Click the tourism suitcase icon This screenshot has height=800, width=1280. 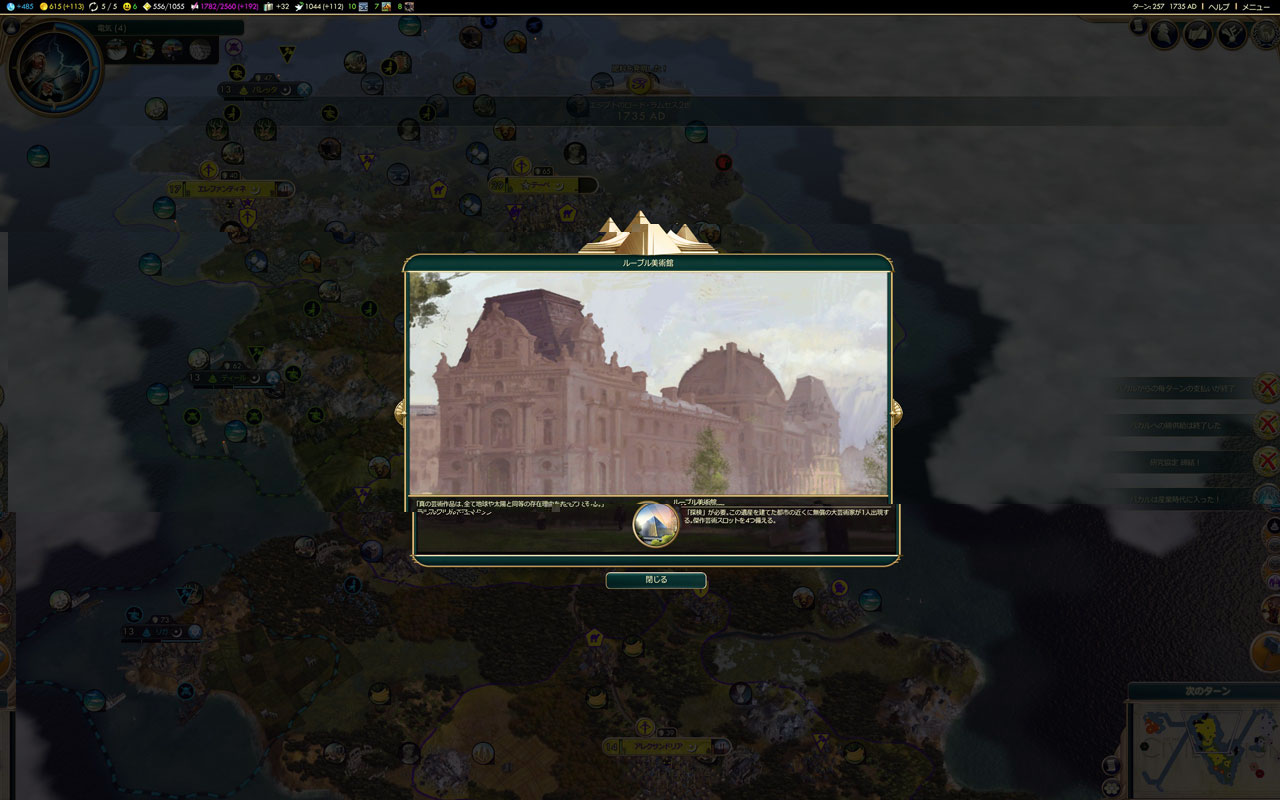pyautogui.click(x=268, y=6)
